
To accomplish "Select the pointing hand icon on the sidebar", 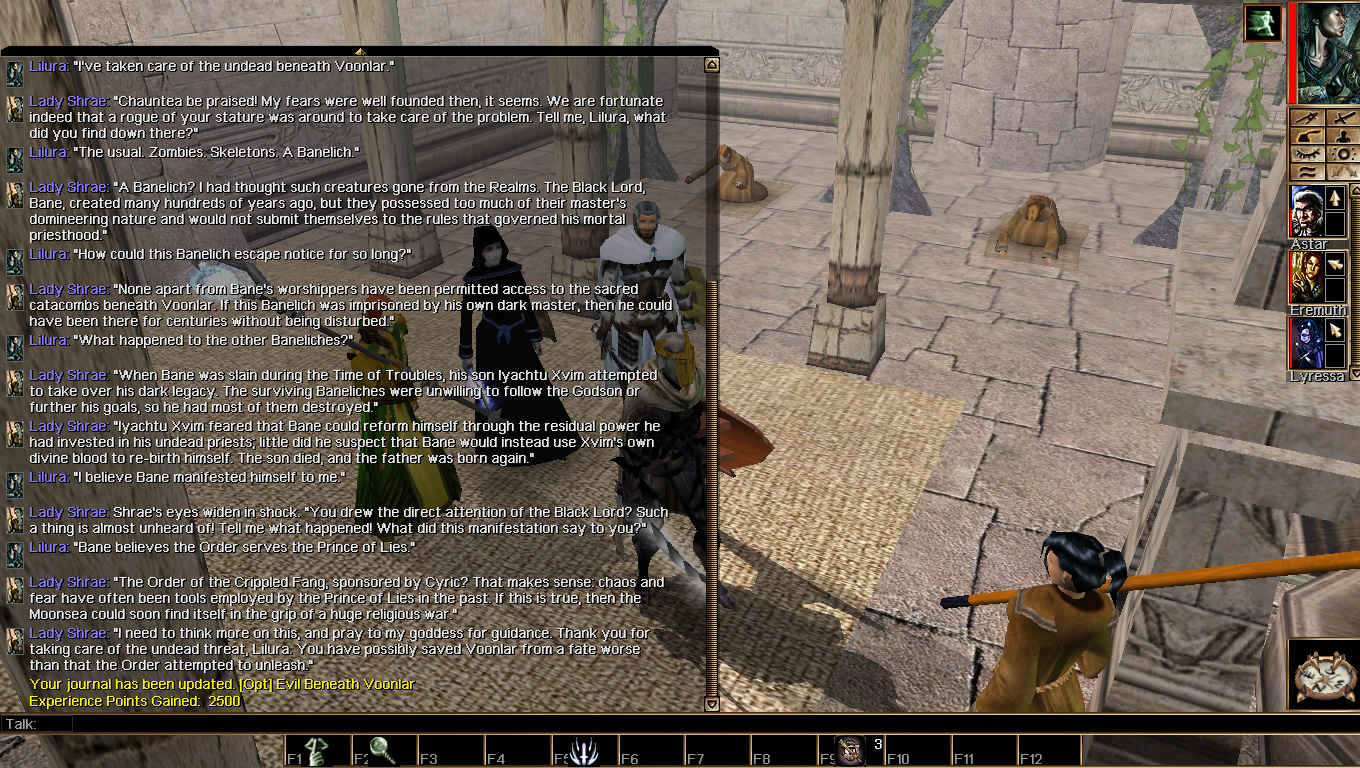I will 1308,137.
